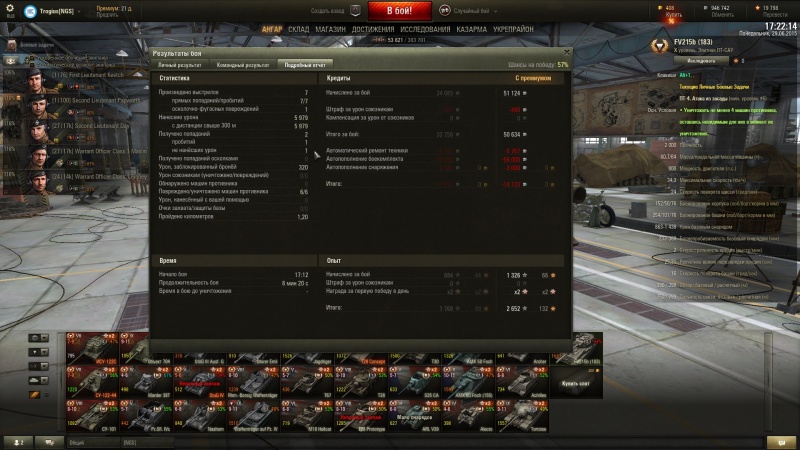The height and width of the screenshot is (450, 800).
Task: Go to the АНГАР section
Action: pyautogui.click(x=271, y=30)
